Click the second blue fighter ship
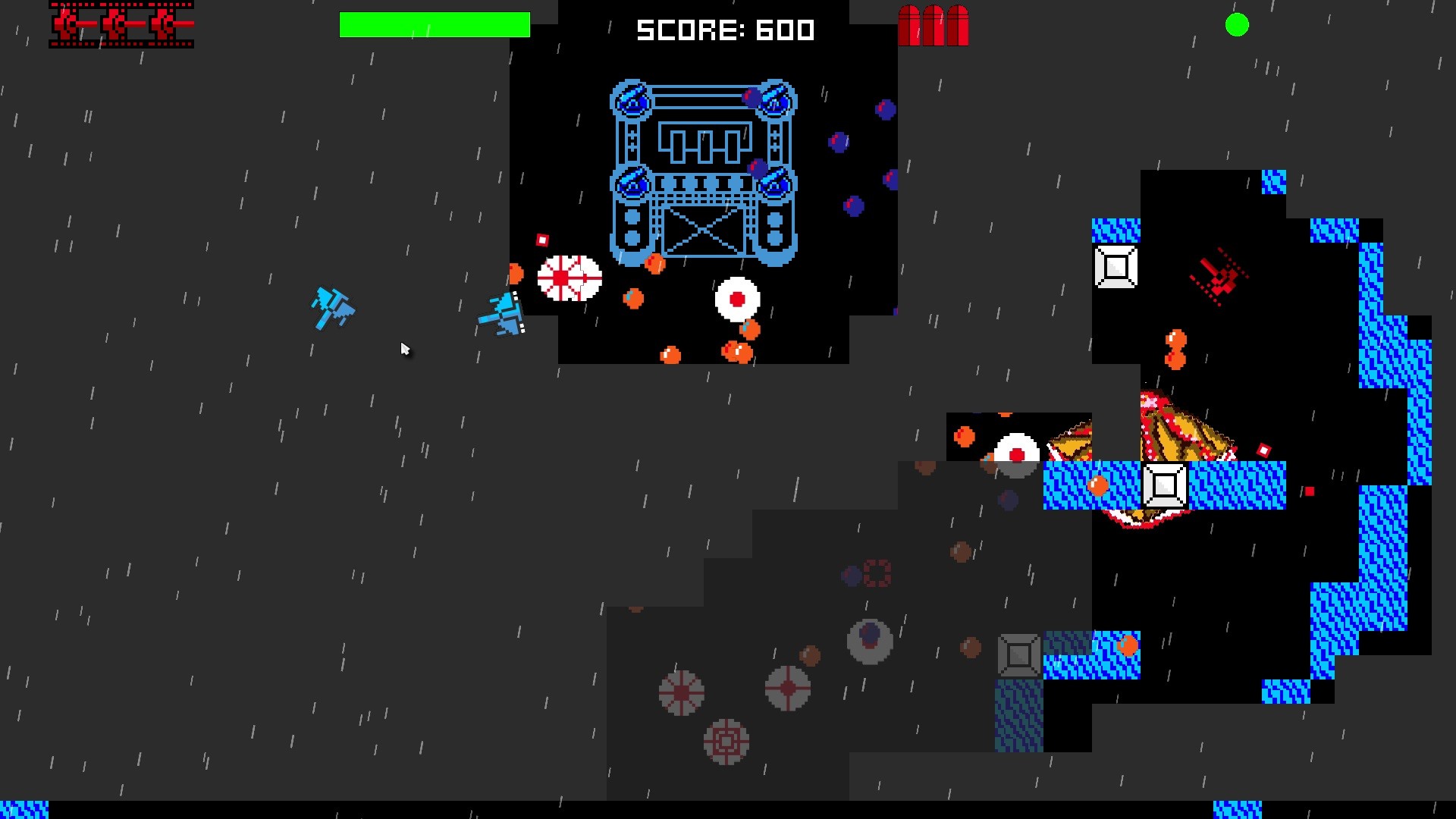 [x=503, y=315]
